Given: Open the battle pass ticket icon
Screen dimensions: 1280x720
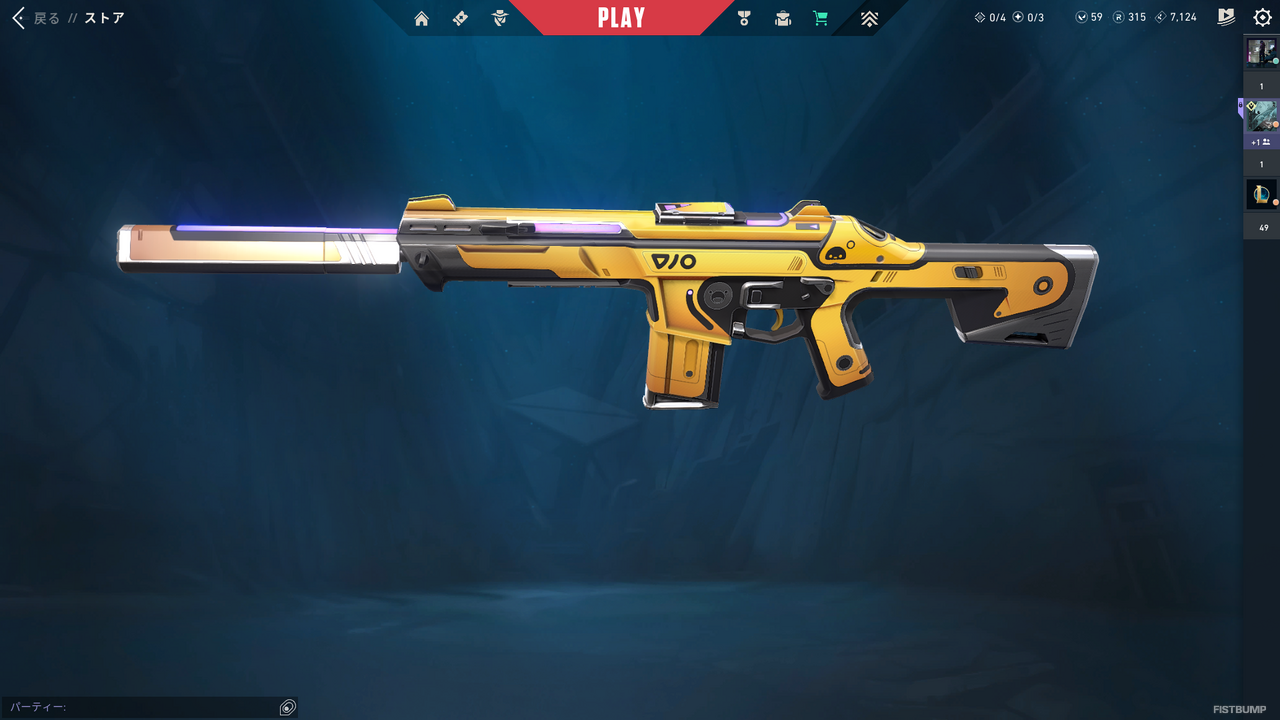Looking at the screenshot, I should tap(460, 18).
